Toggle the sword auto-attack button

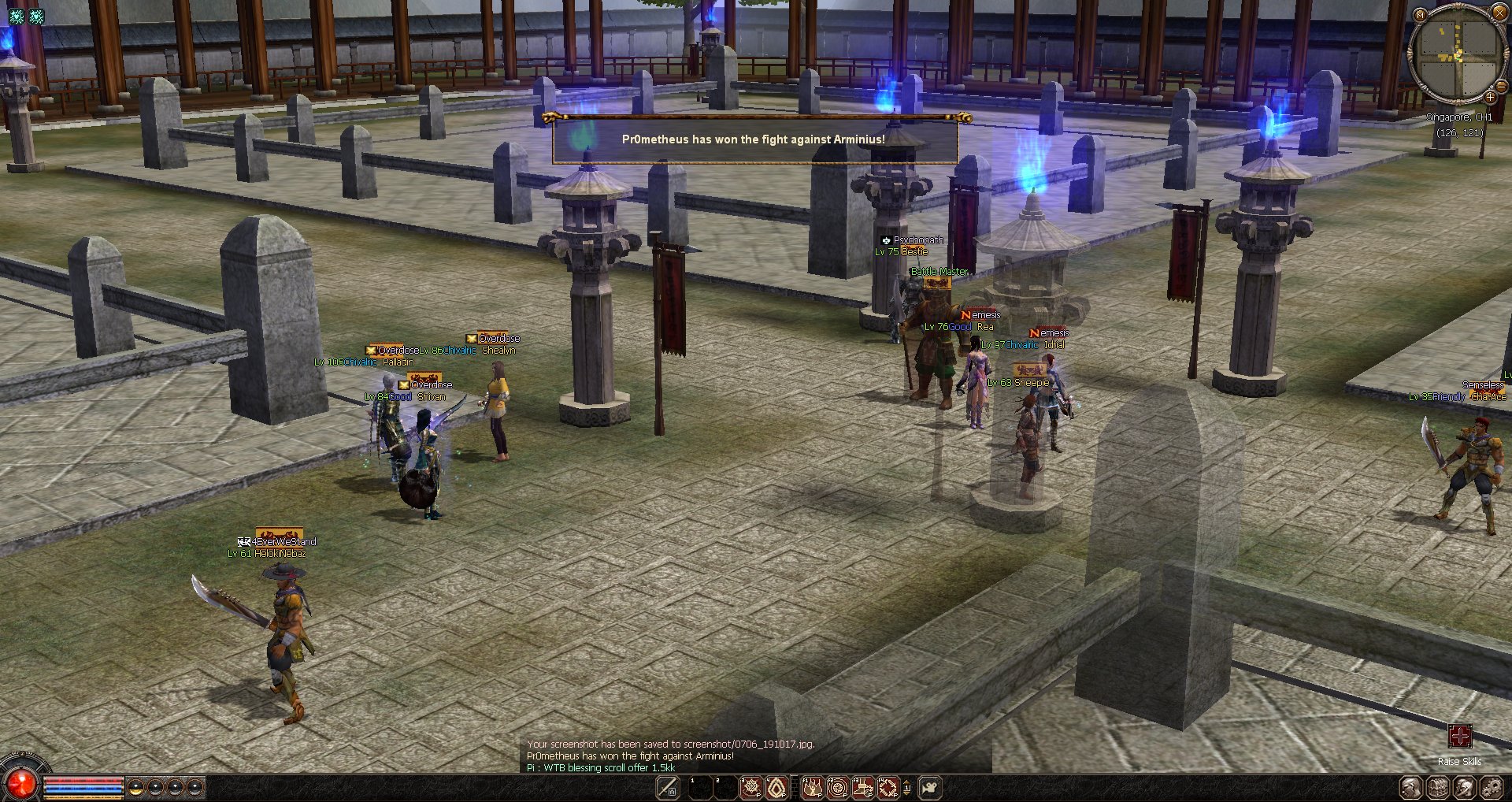point(668,787)
